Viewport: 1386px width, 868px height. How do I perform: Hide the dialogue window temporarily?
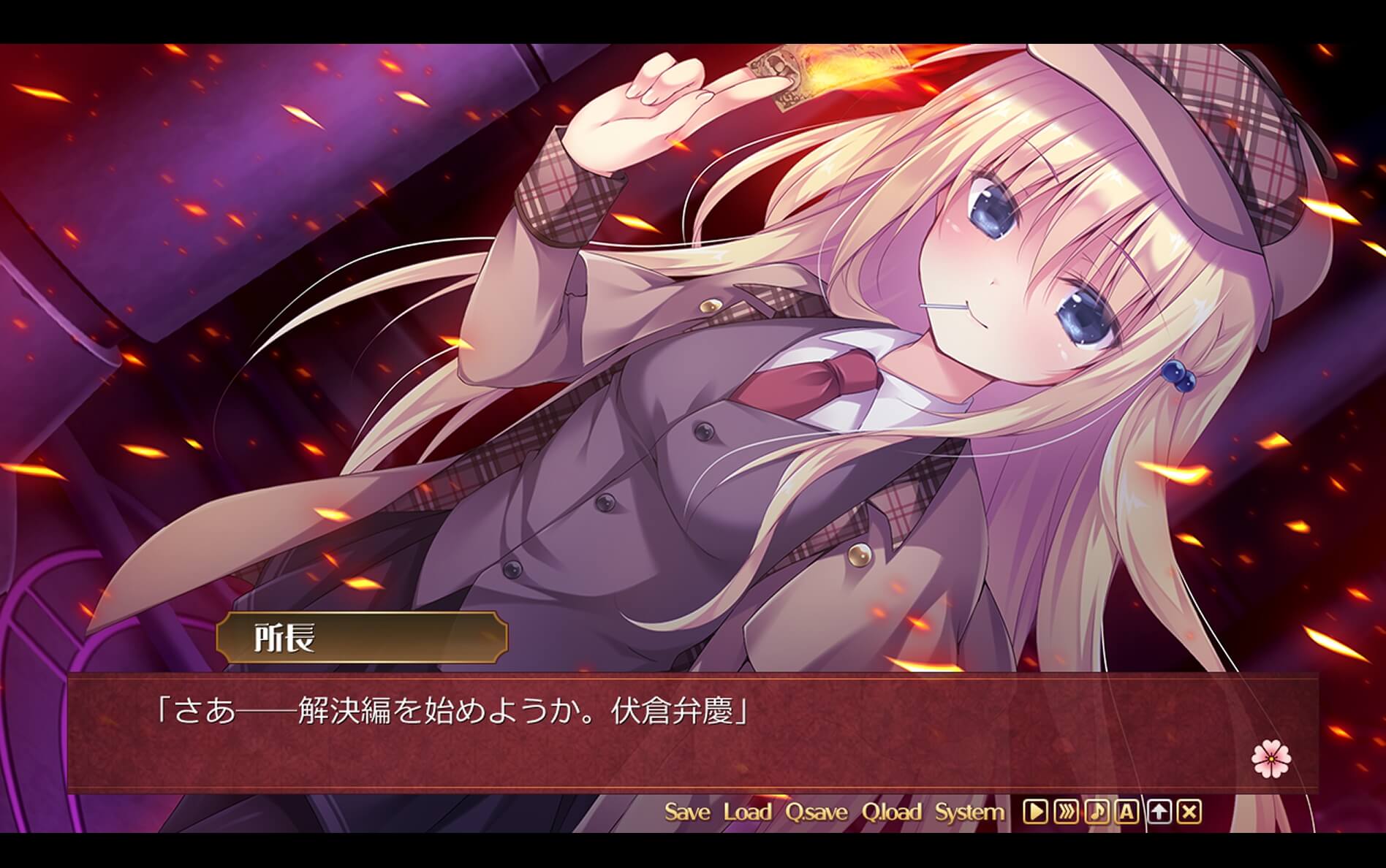1159,811
